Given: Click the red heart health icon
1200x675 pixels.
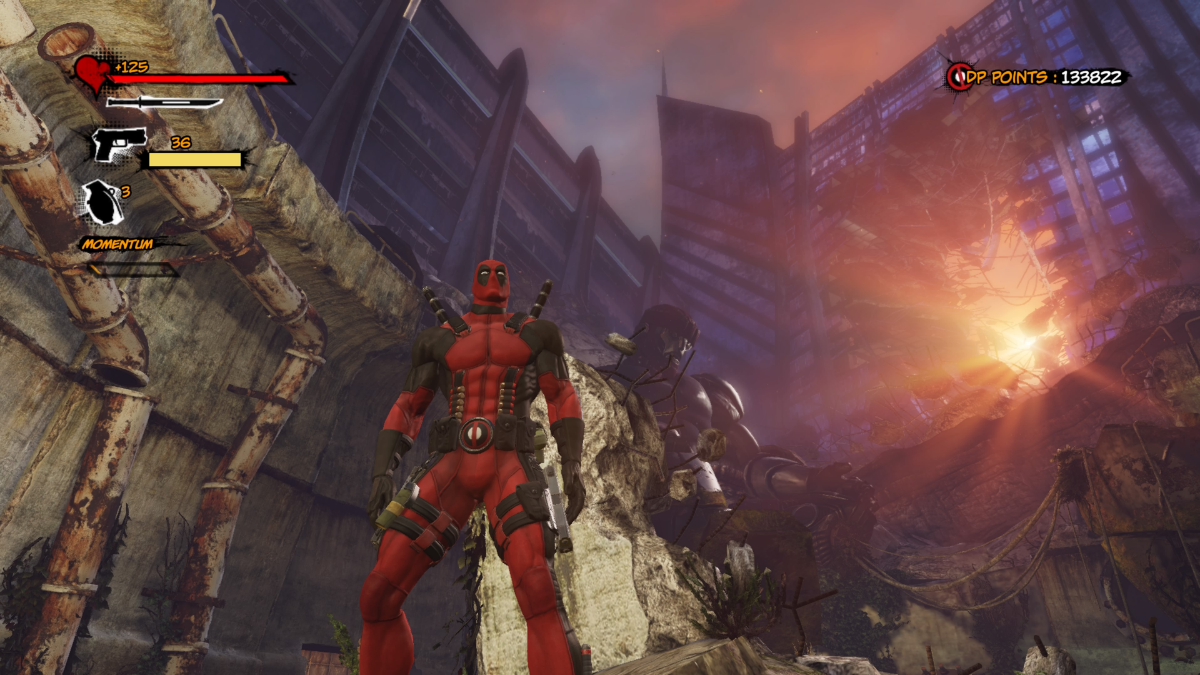Looking at the screenshot, I should coord(93,73).
